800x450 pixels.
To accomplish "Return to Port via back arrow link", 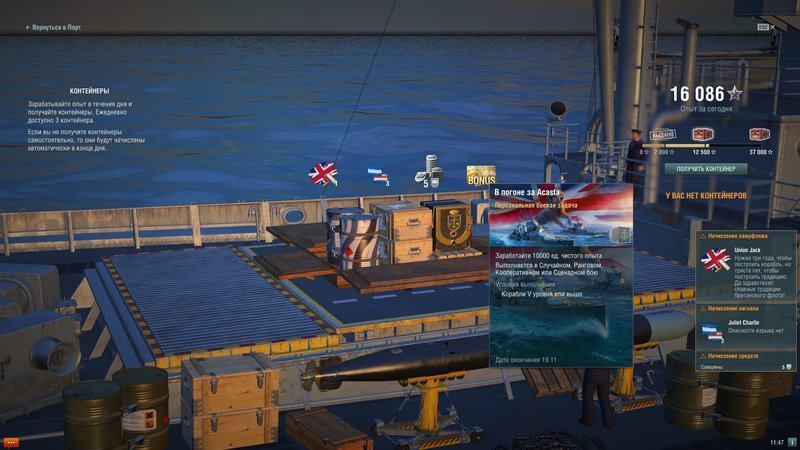I will [x=52, y=28].
